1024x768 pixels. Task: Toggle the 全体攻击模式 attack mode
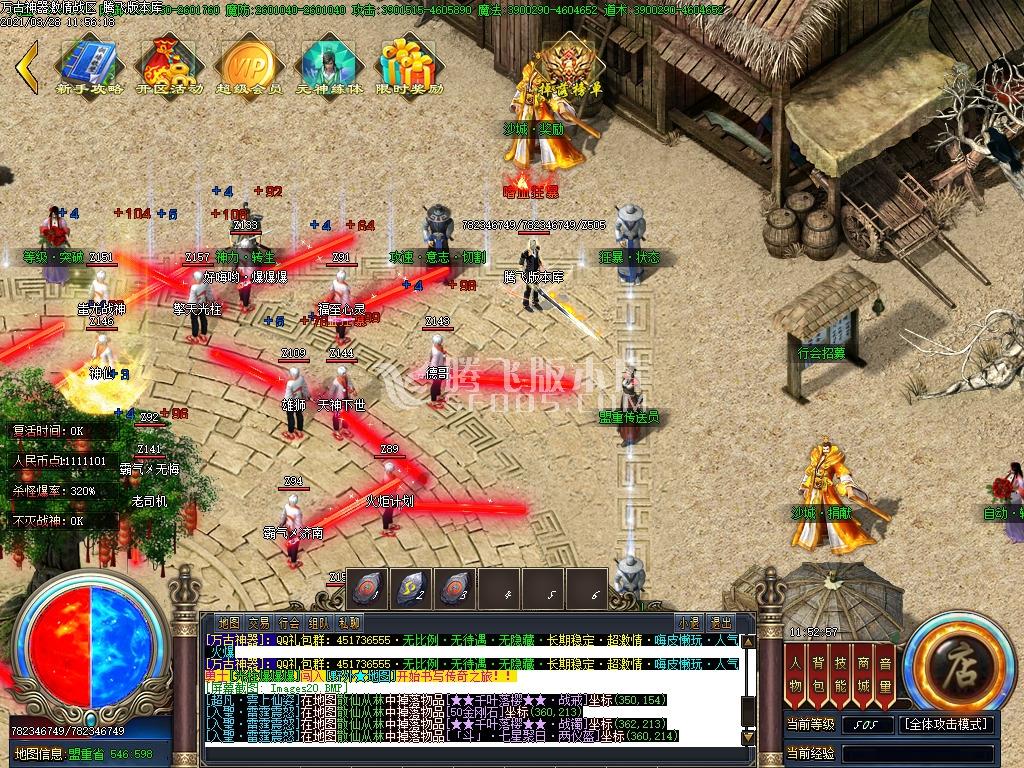947,724
